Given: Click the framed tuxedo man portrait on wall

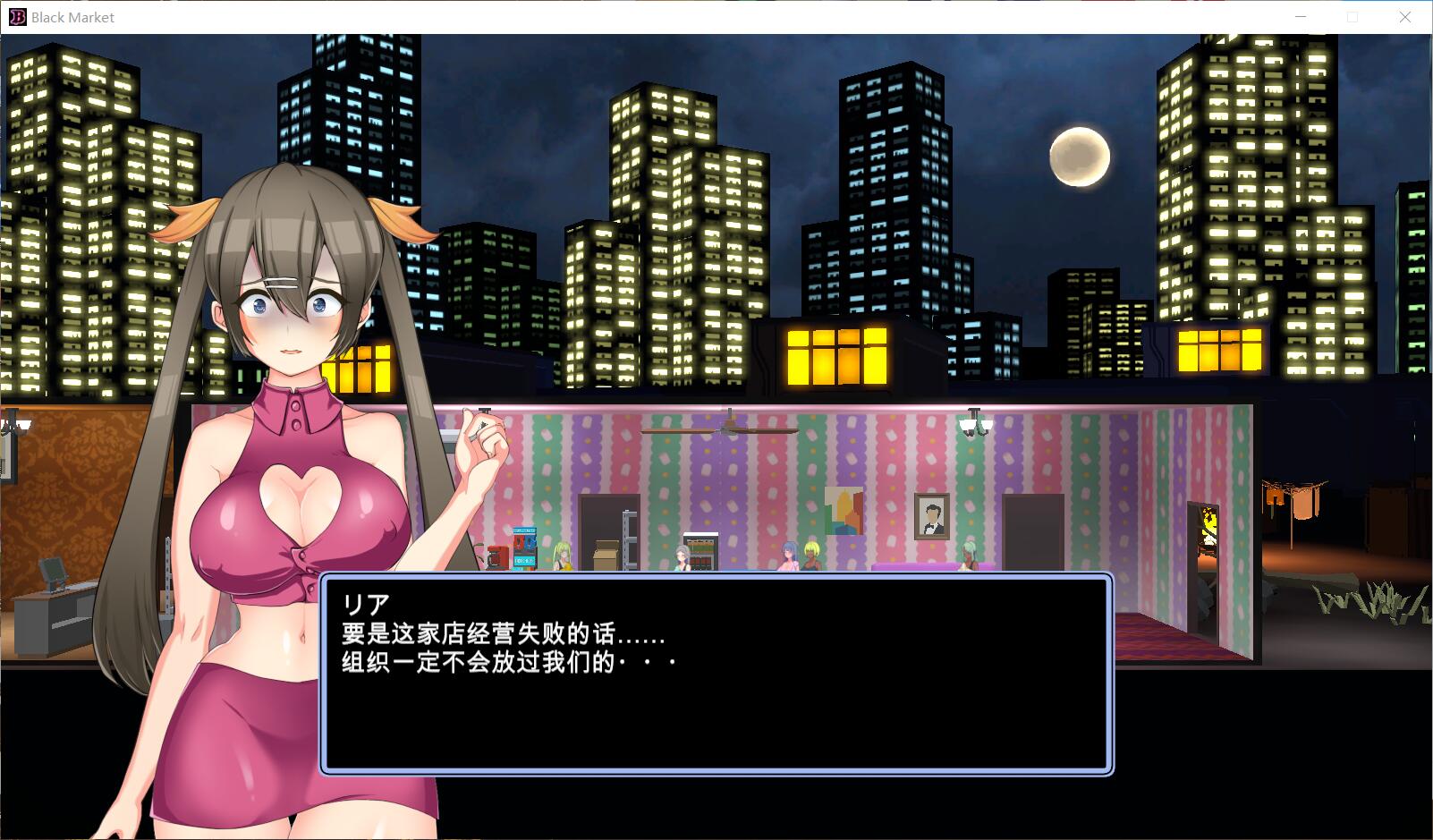Looking at the screenshot, I should coord(930,515).
